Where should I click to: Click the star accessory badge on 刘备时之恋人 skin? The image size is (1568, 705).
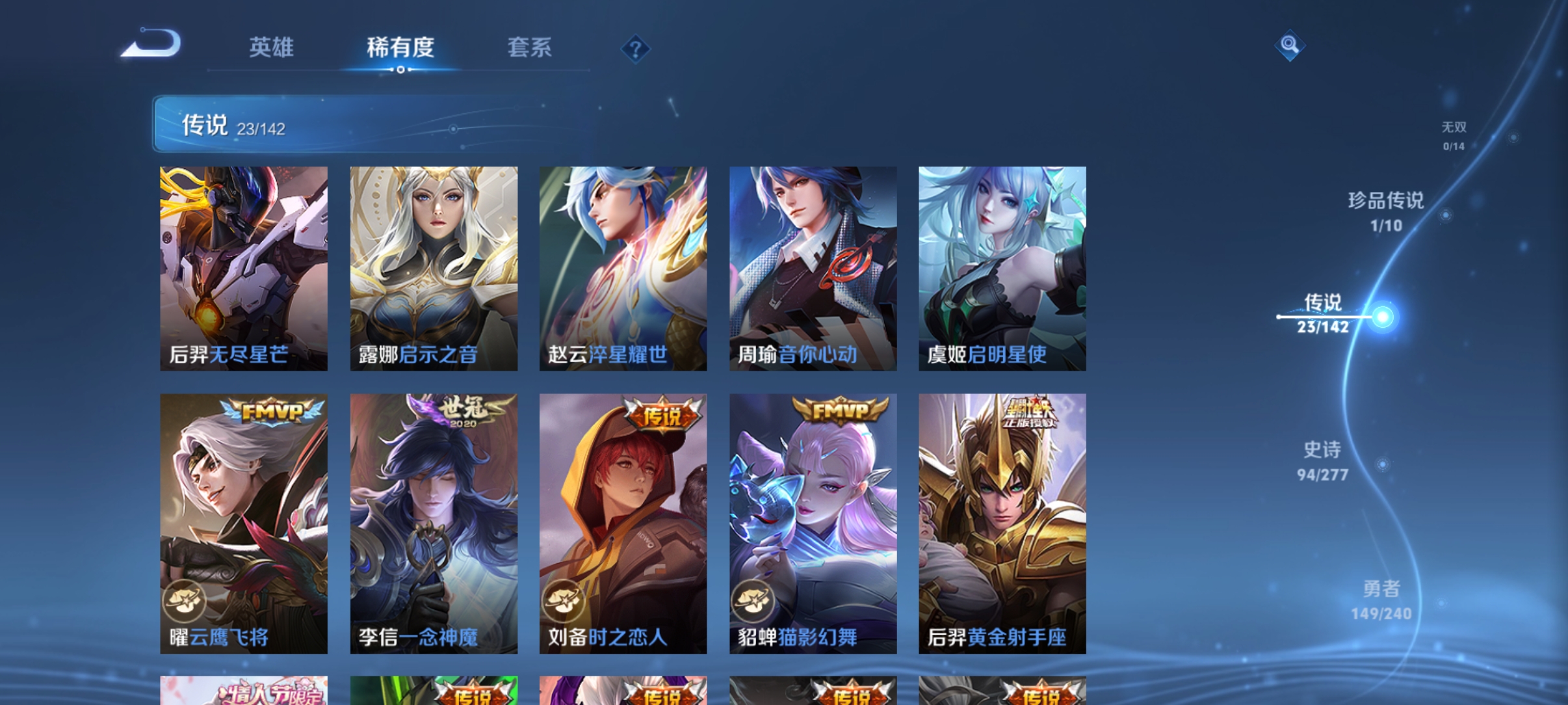[x=563, y=602]
